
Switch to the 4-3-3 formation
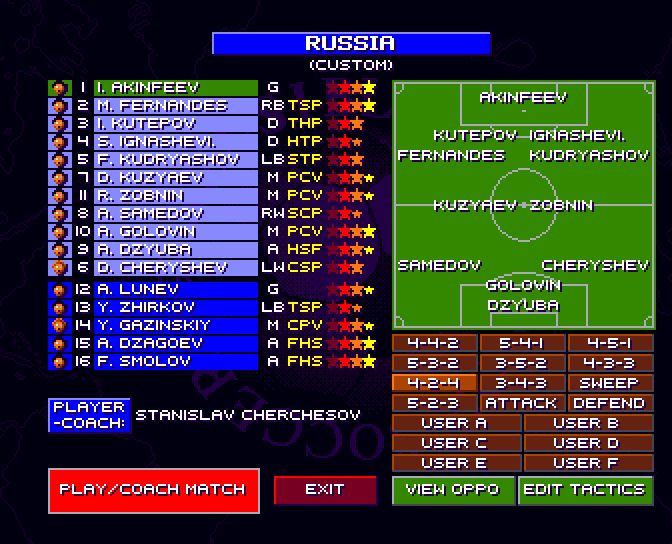click(x=610, y=363)
